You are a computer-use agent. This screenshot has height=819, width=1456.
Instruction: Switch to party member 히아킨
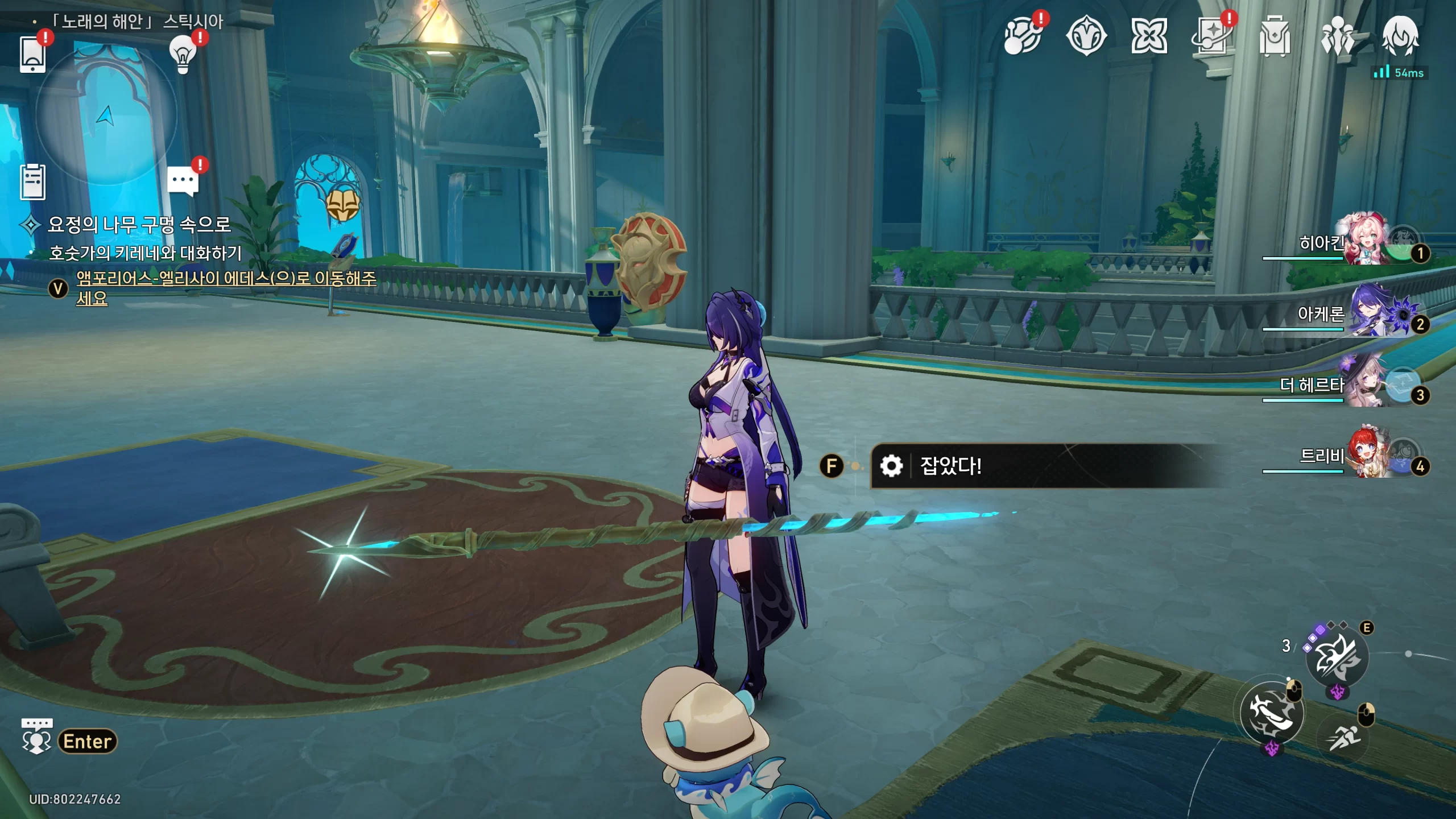click(x=1365, y=241)
